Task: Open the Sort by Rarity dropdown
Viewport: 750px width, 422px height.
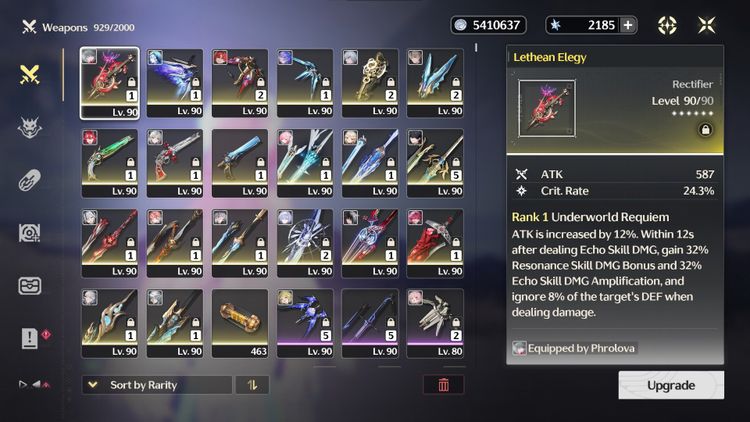Action: tap(156, 385)
